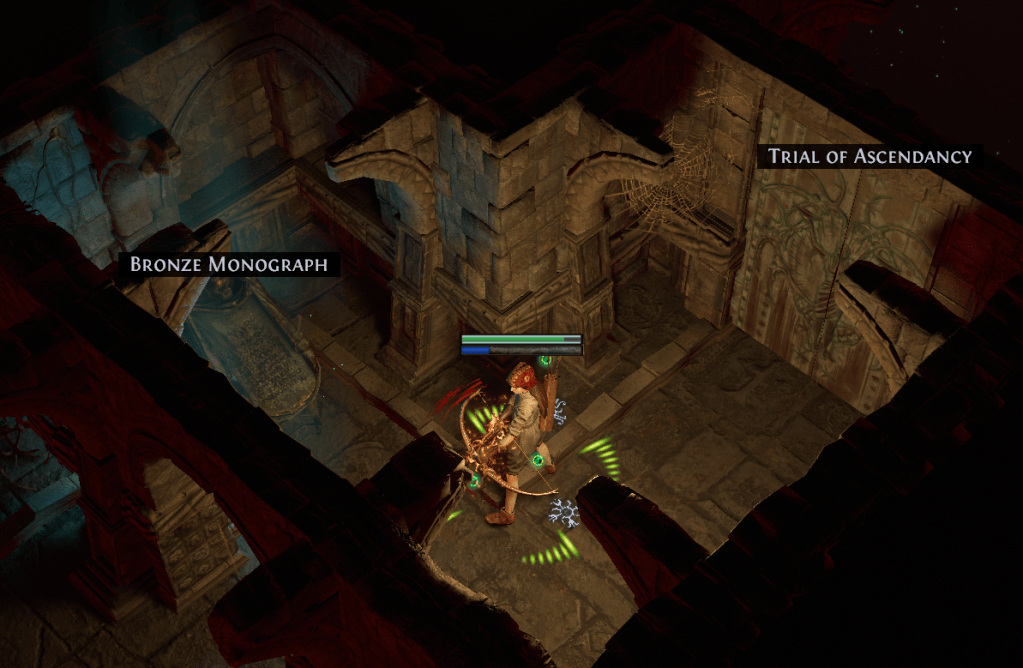The image size is (1023, 668).
Task: Select the Trial of Ascendancy label
Action: tap(869, 156)
